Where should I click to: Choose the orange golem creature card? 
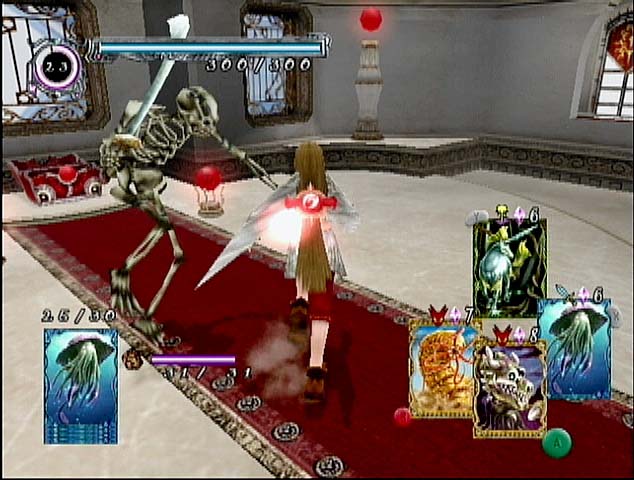pyautogui.click(x=440, y=368)
